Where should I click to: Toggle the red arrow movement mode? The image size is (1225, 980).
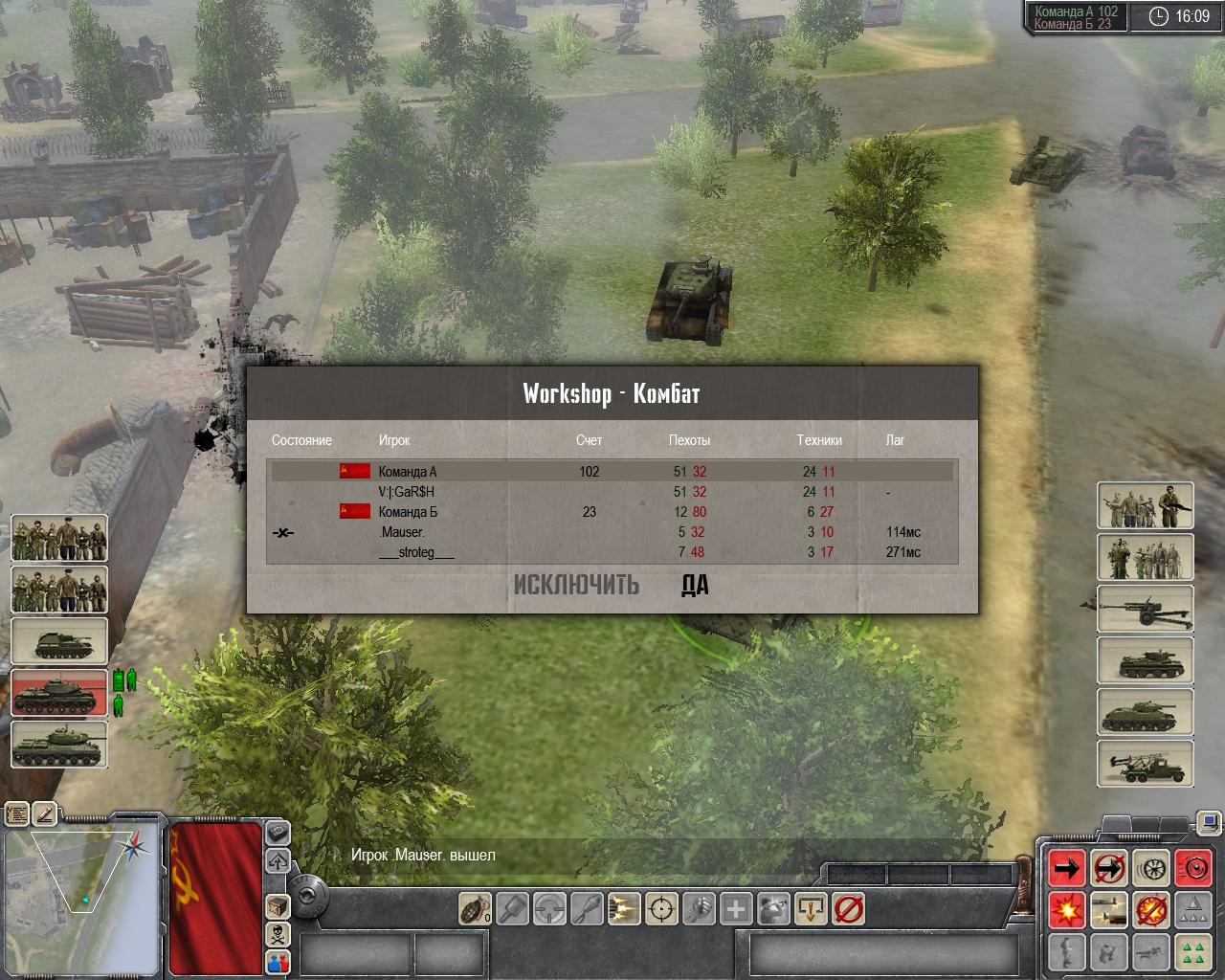[1067, 868]
